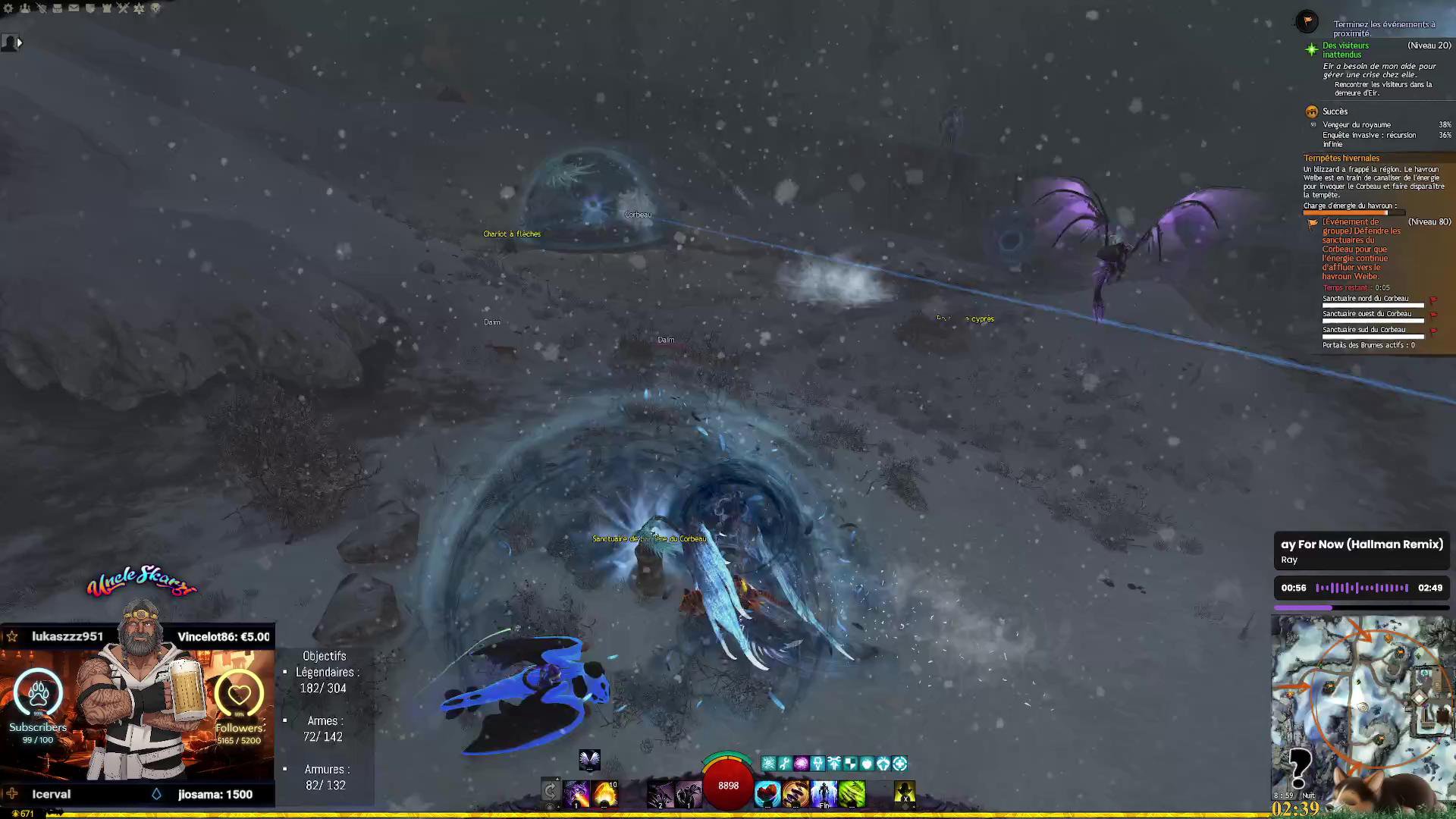Click the music player progress bar overlay
1456x819 pixels.
[x=1362, y=607]
